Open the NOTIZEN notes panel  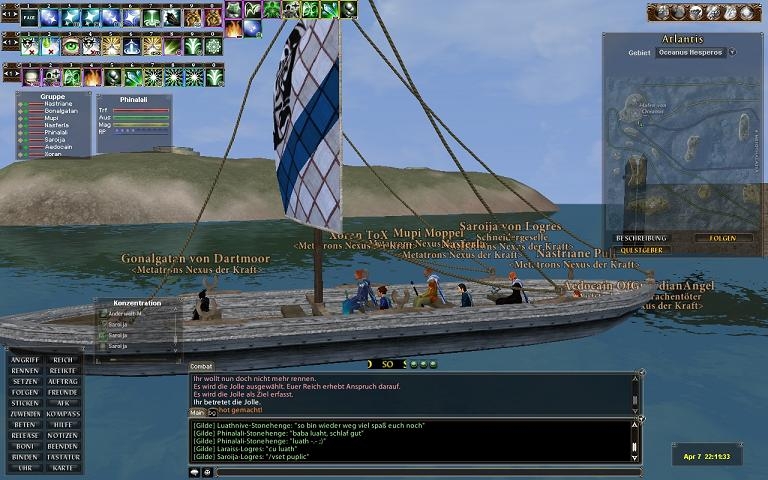(62, 436)
